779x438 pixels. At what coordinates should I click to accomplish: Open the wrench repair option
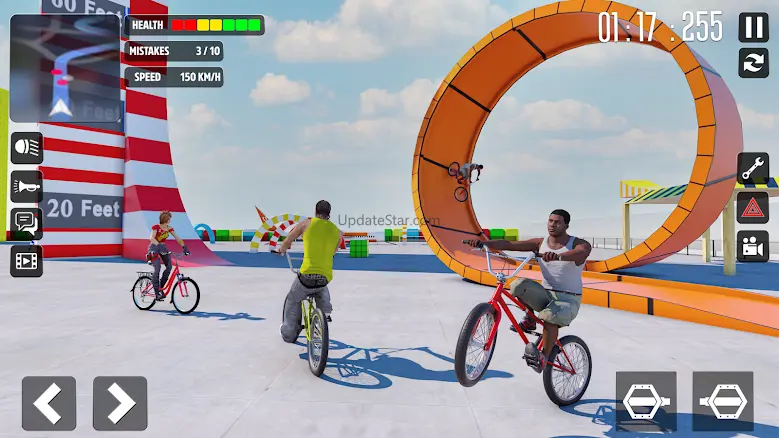click(x=753, y=168)
